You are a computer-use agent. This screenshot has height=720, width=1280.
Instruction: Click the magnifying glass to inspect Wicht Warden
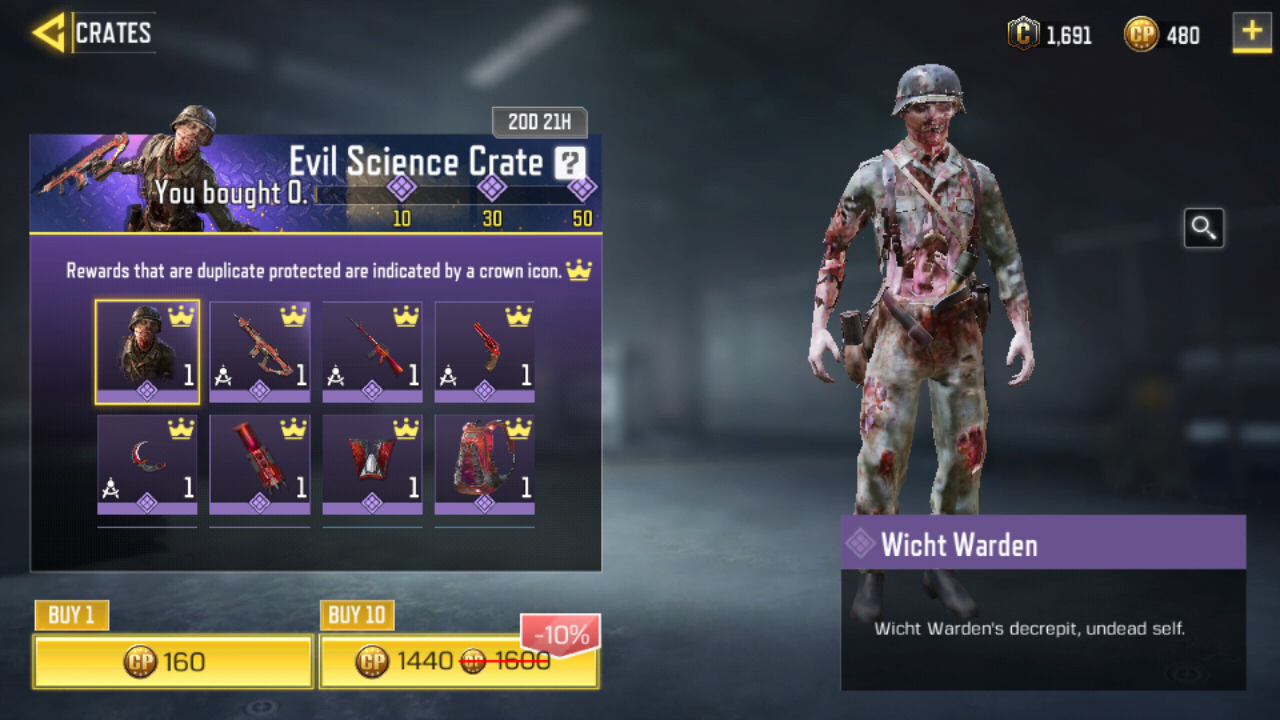click(x=1203, y=228)
